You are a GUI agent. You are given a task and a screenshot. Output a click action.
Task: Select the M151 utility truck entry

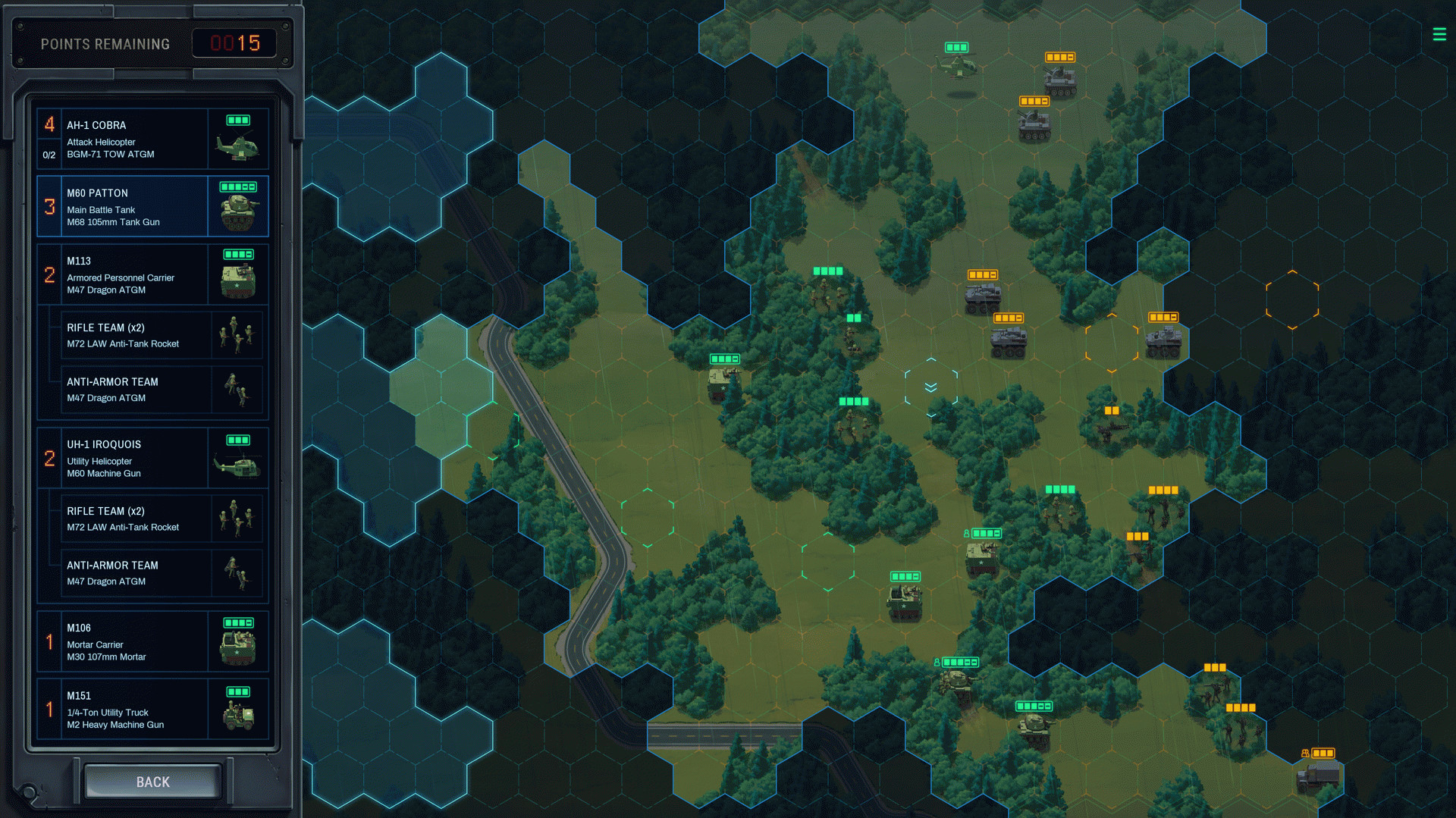tap(152, 709)
